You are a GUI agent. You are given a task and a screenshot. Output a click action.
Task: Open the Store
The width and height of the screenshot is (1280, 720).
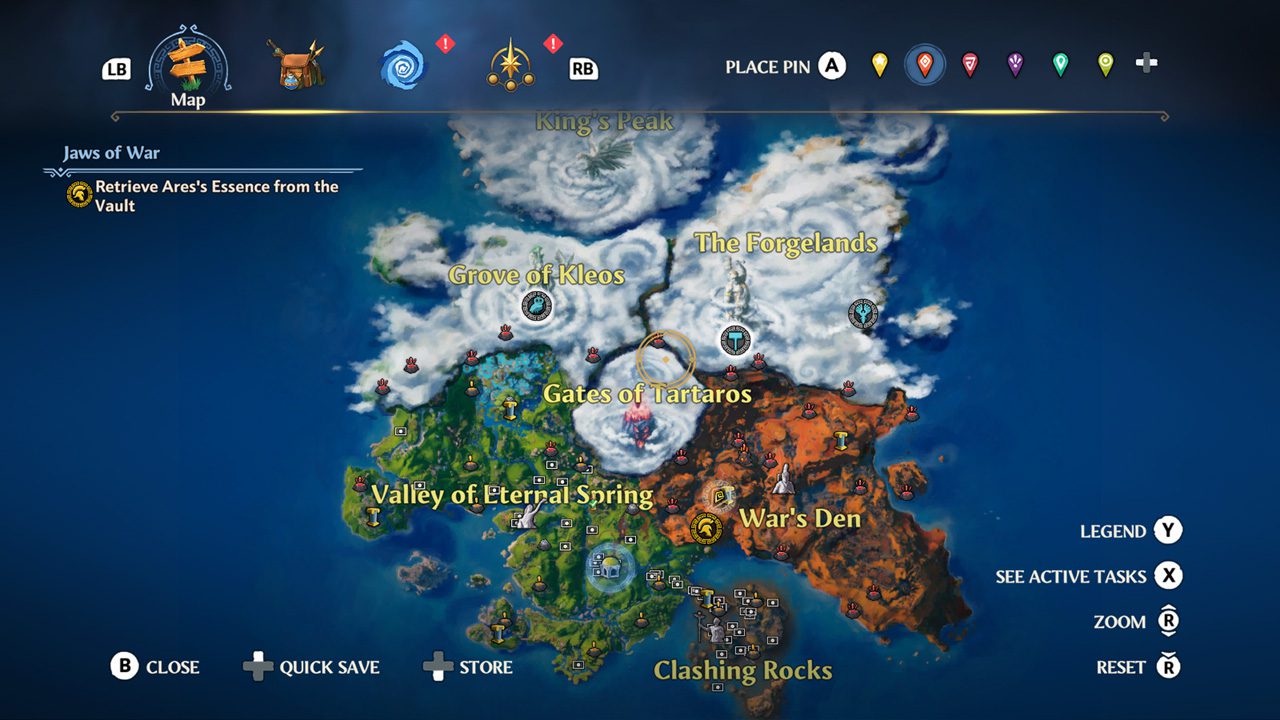(468, 667)
